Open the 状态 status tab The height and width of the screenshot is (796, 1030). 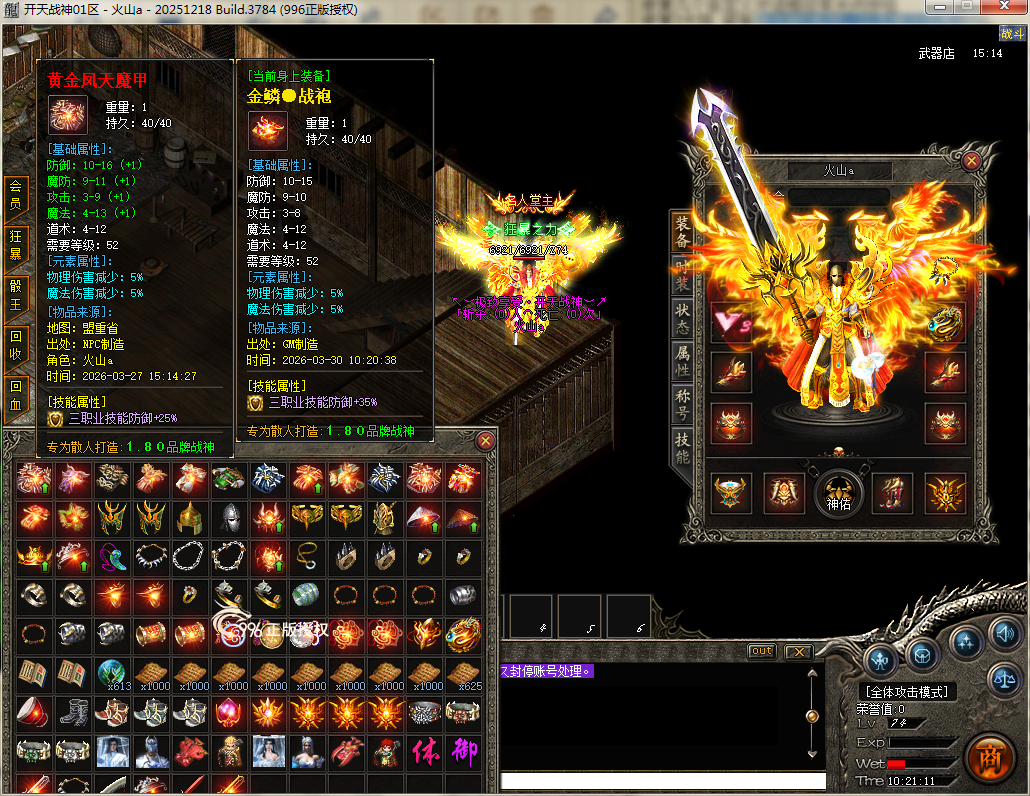[682, 317]
